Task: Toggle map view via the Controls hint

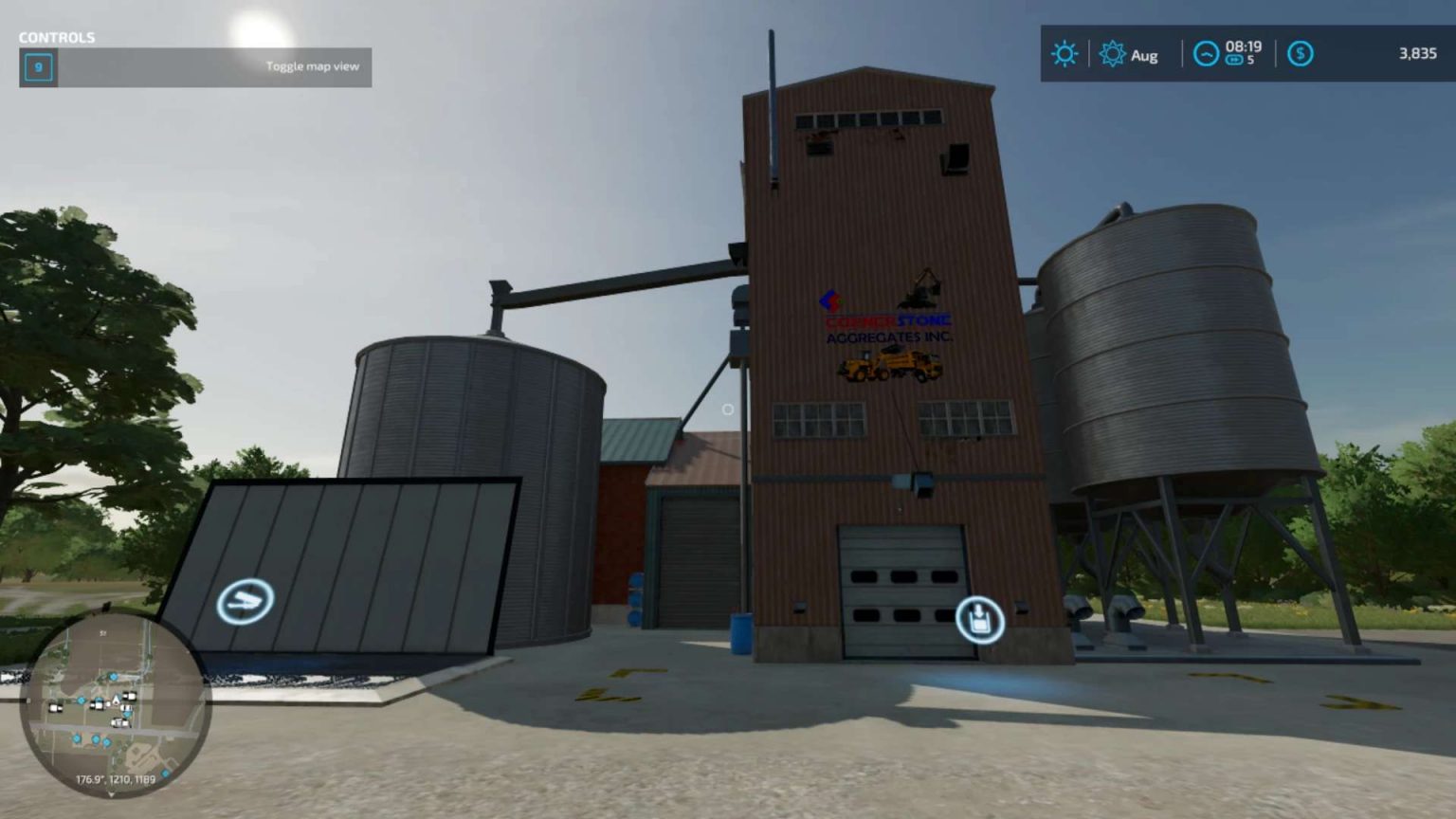Action: point(313,66)
